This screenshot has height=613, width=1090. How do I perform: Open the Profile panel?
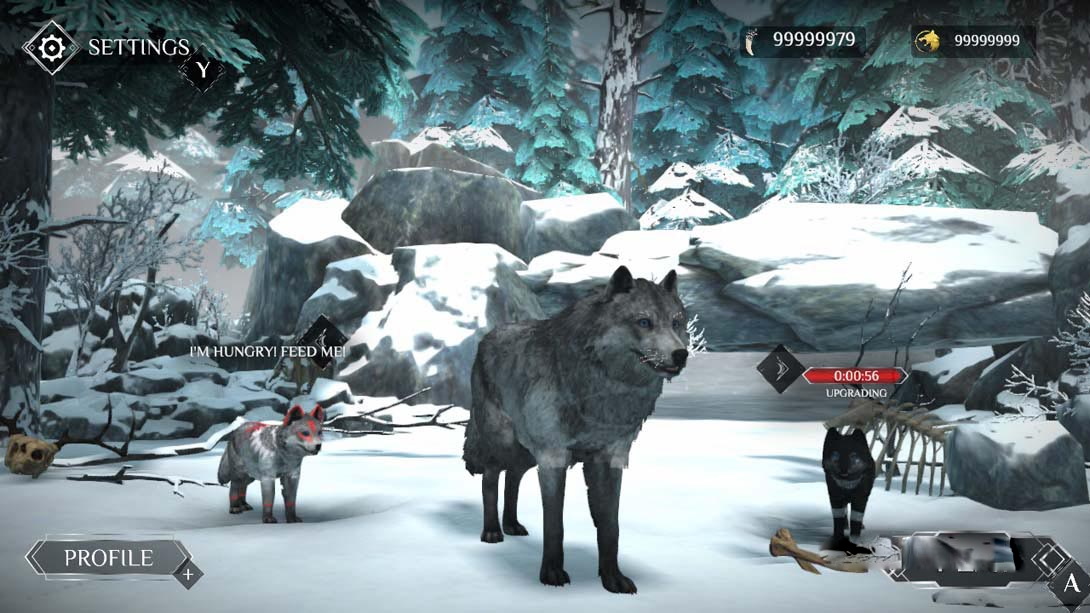click(109, 558)
